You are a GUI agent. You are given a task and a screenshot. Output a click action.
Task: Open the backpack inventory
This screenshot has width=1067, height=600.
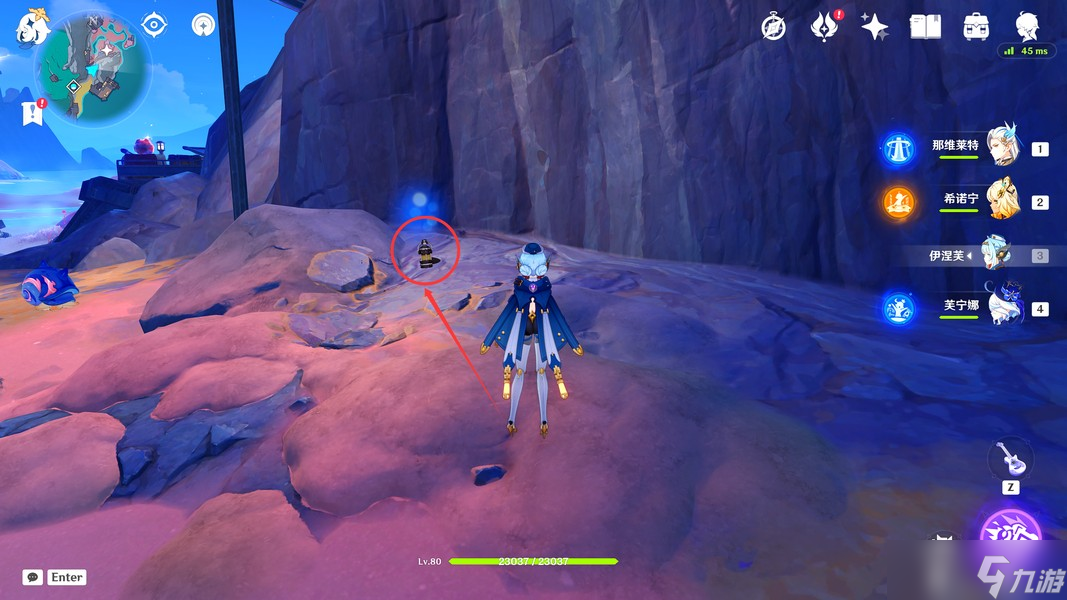pyautogui.click(x=976, y=27)
